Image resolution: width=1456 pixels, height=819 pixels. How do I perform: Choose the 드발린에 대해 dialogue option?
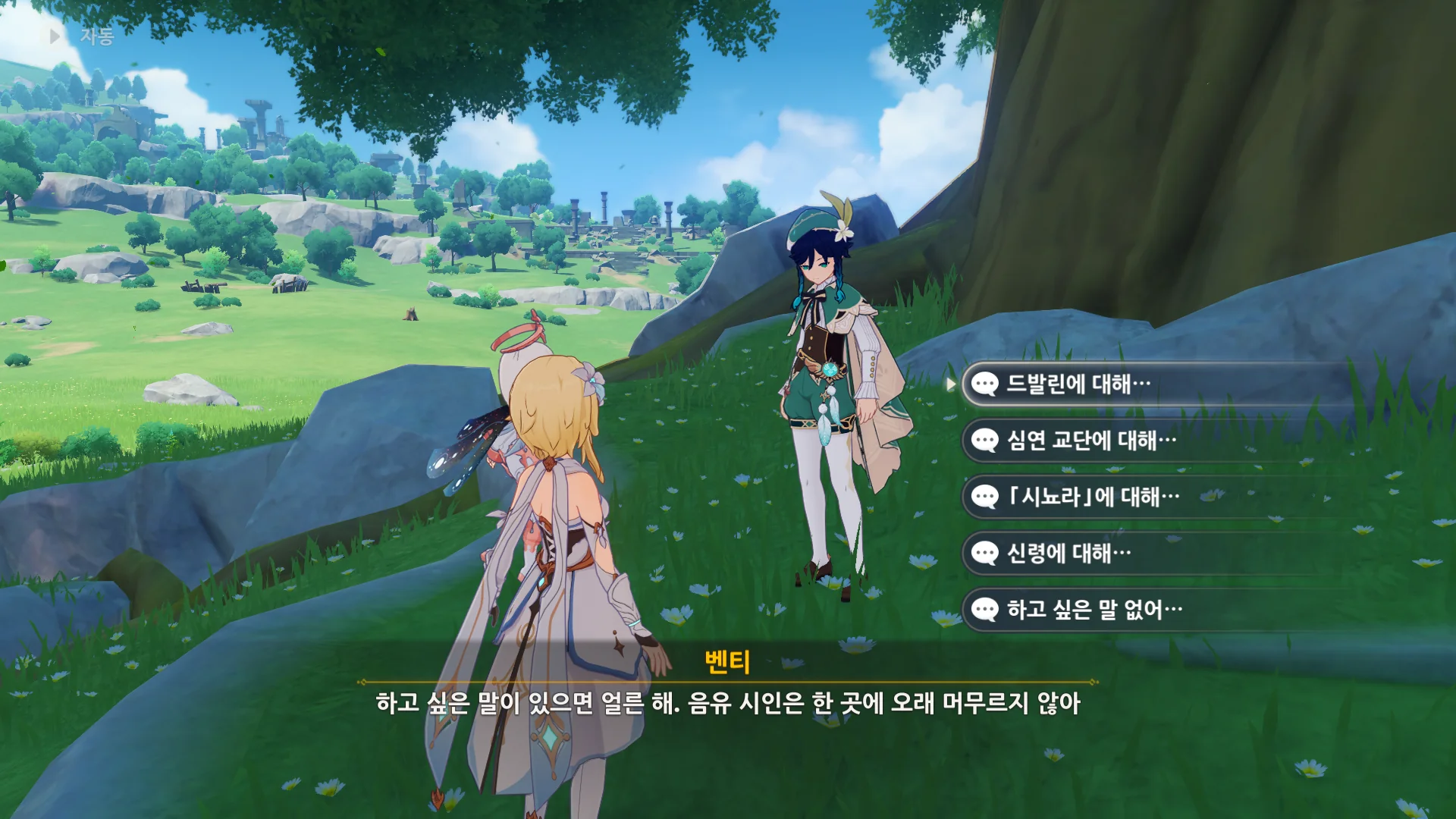(1078, 384)
